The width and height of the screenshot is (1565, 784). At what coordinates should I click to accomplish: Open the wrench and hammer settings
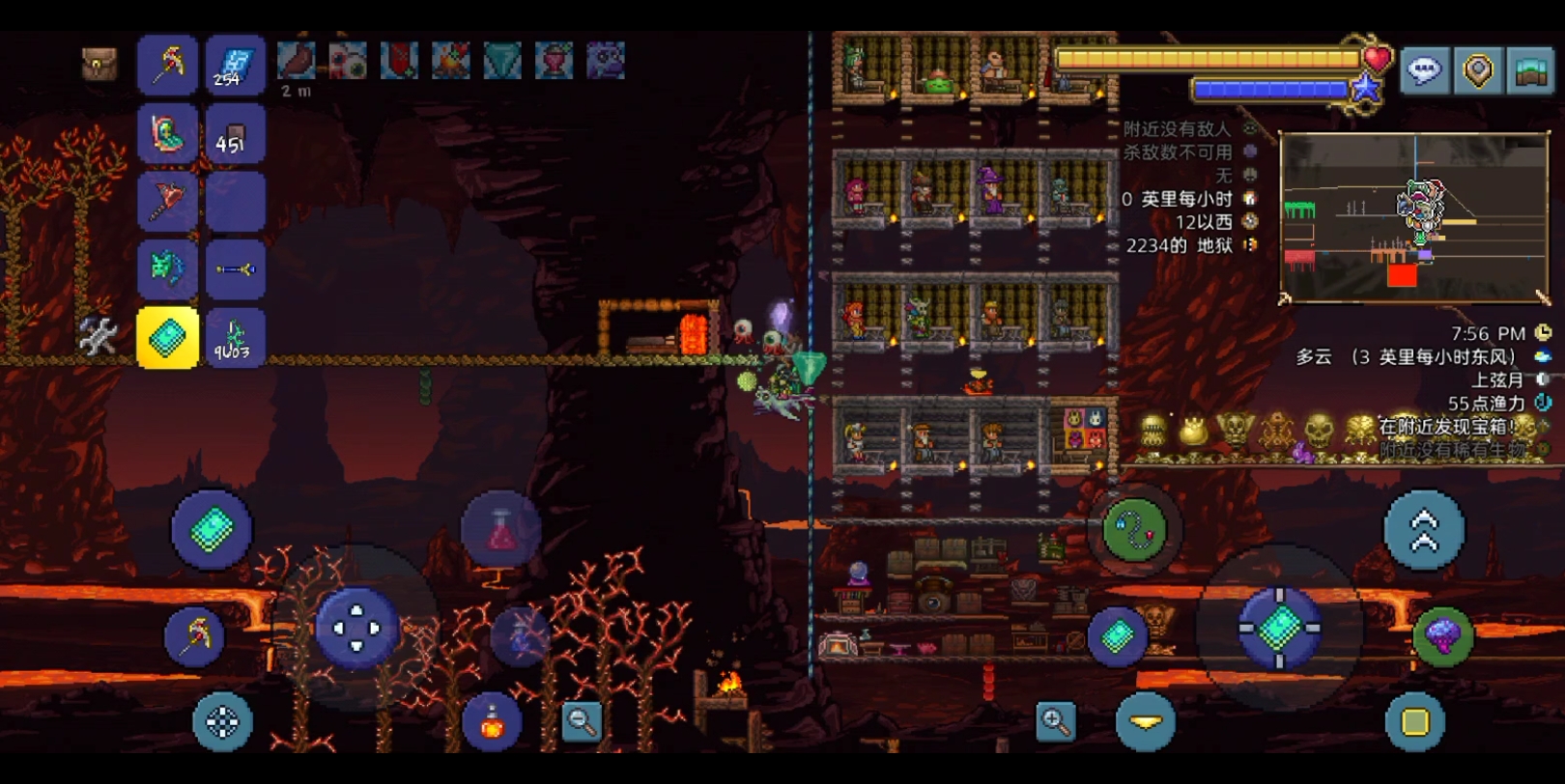point(99,337)
